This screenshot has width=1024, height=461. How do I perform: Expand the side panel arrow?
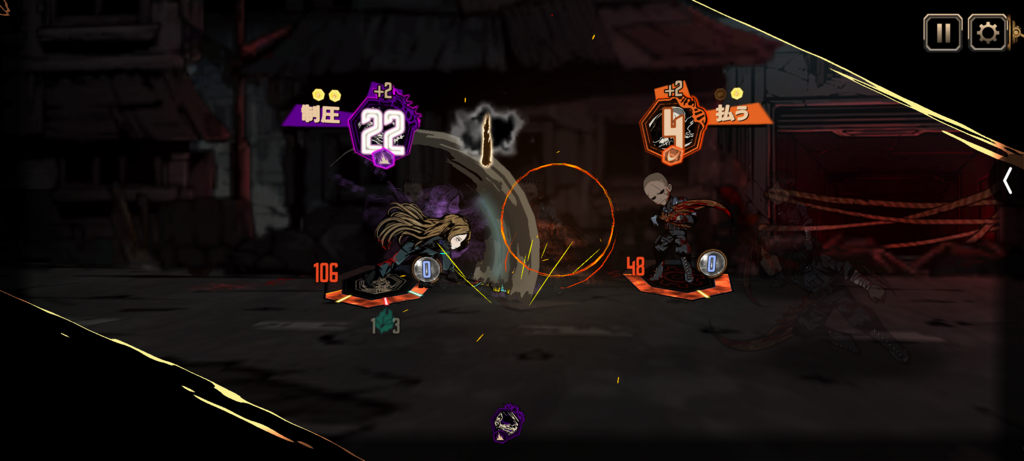point(1008,180)
